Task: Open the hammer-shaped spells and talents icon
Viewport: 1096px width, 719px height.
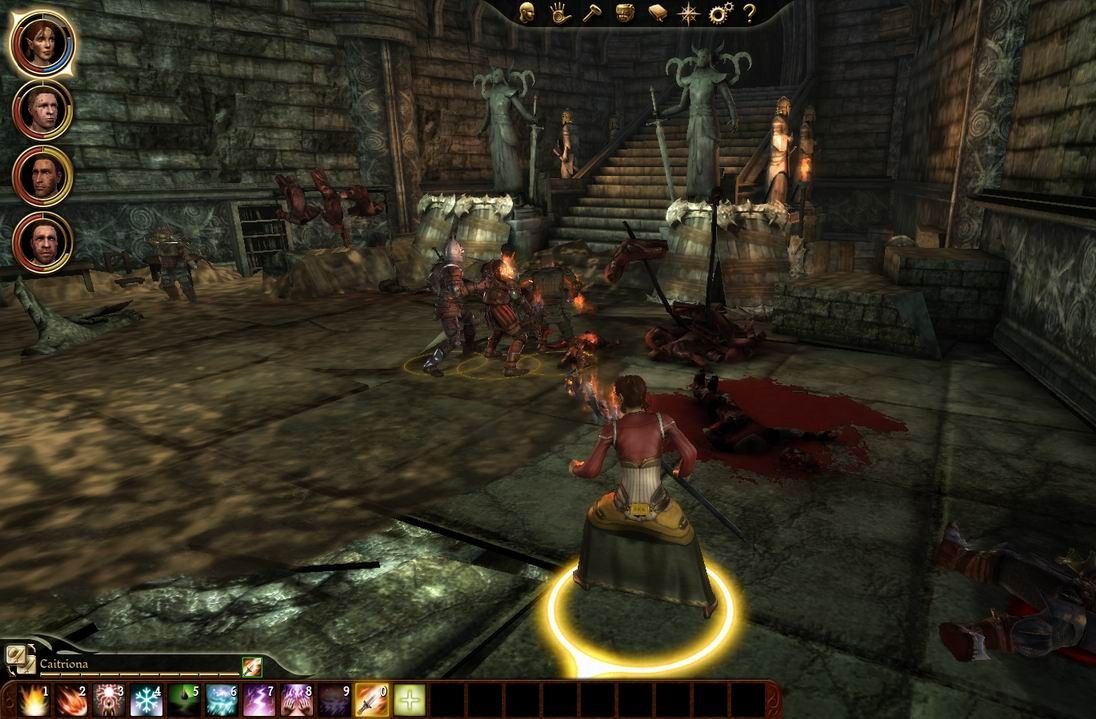Action: coord(591,13)
